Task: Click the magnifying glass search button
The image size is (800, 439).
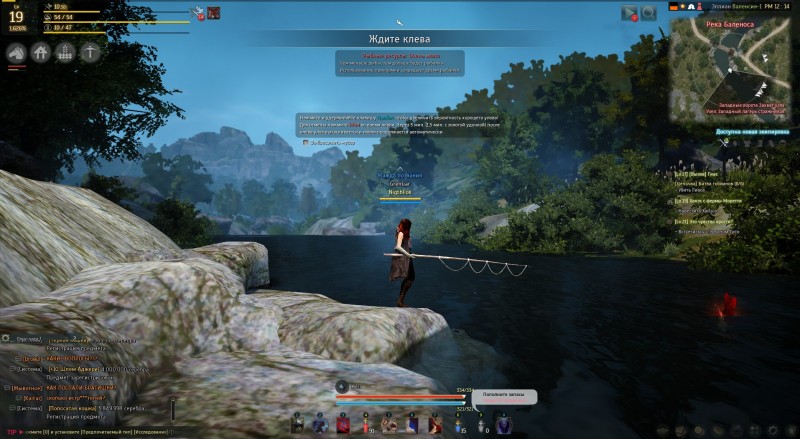Action: click(x=649, y=13)
